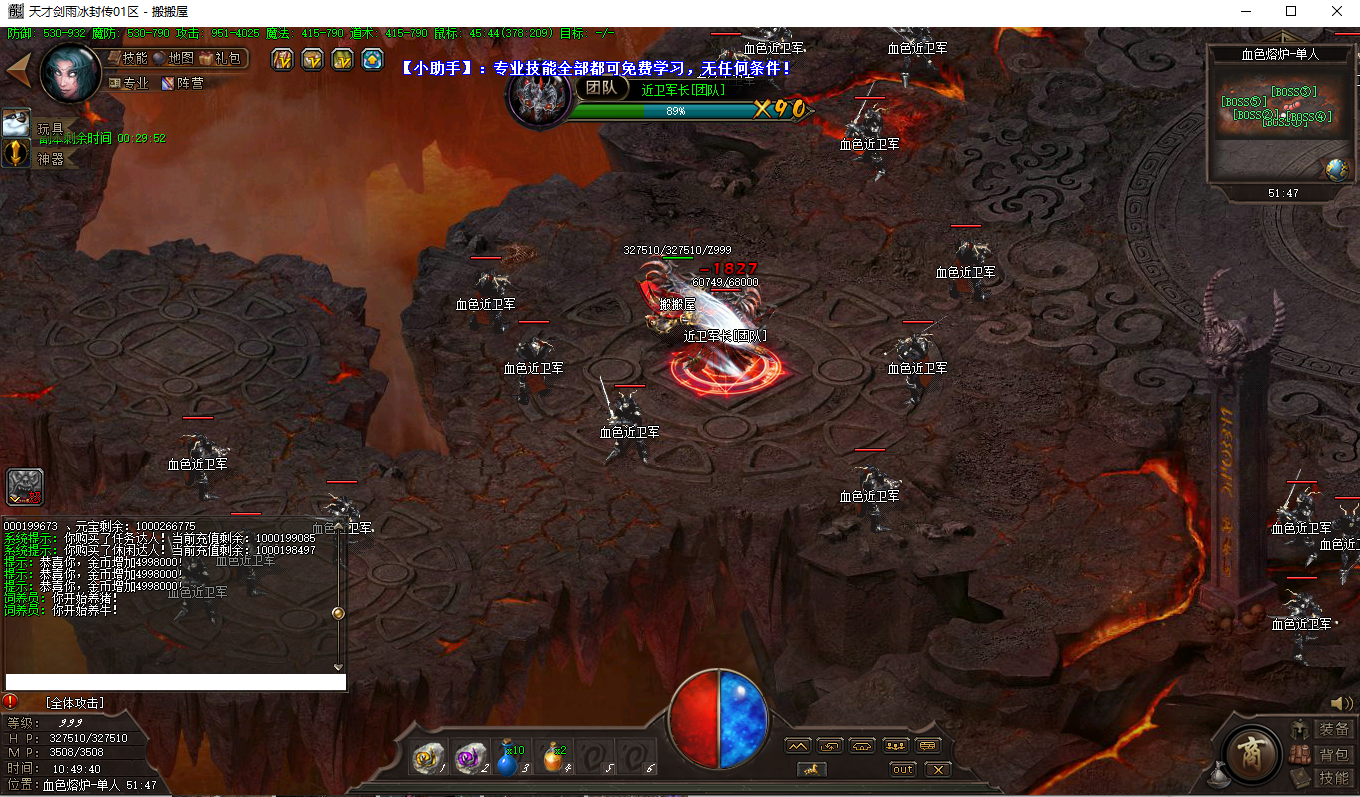
Task: Use the orange potion in hotbar
Action: coord(552,759)
